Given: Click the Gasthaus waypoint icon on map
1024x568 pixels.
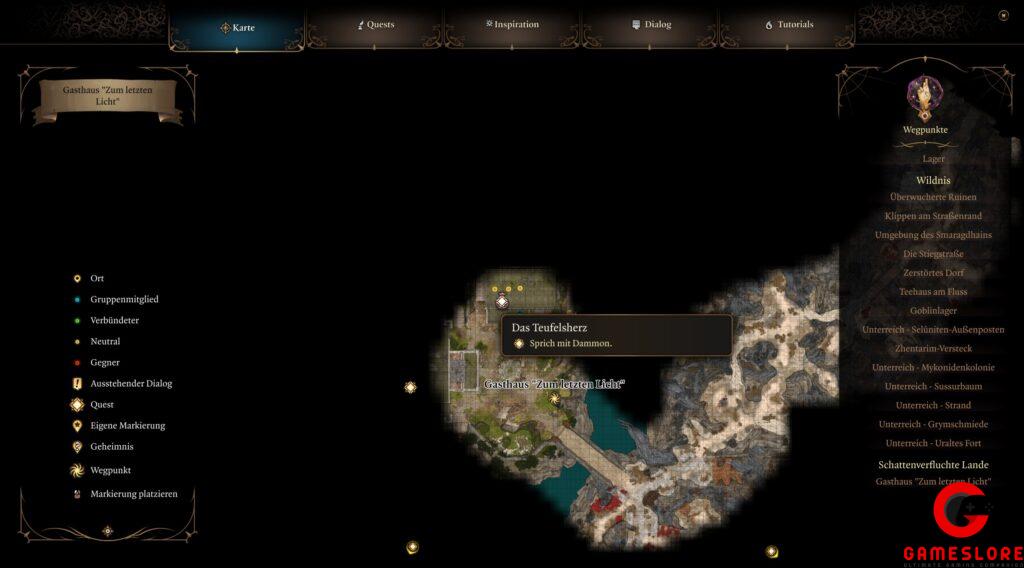Looking at the screenshot, I should pos(555,398).
